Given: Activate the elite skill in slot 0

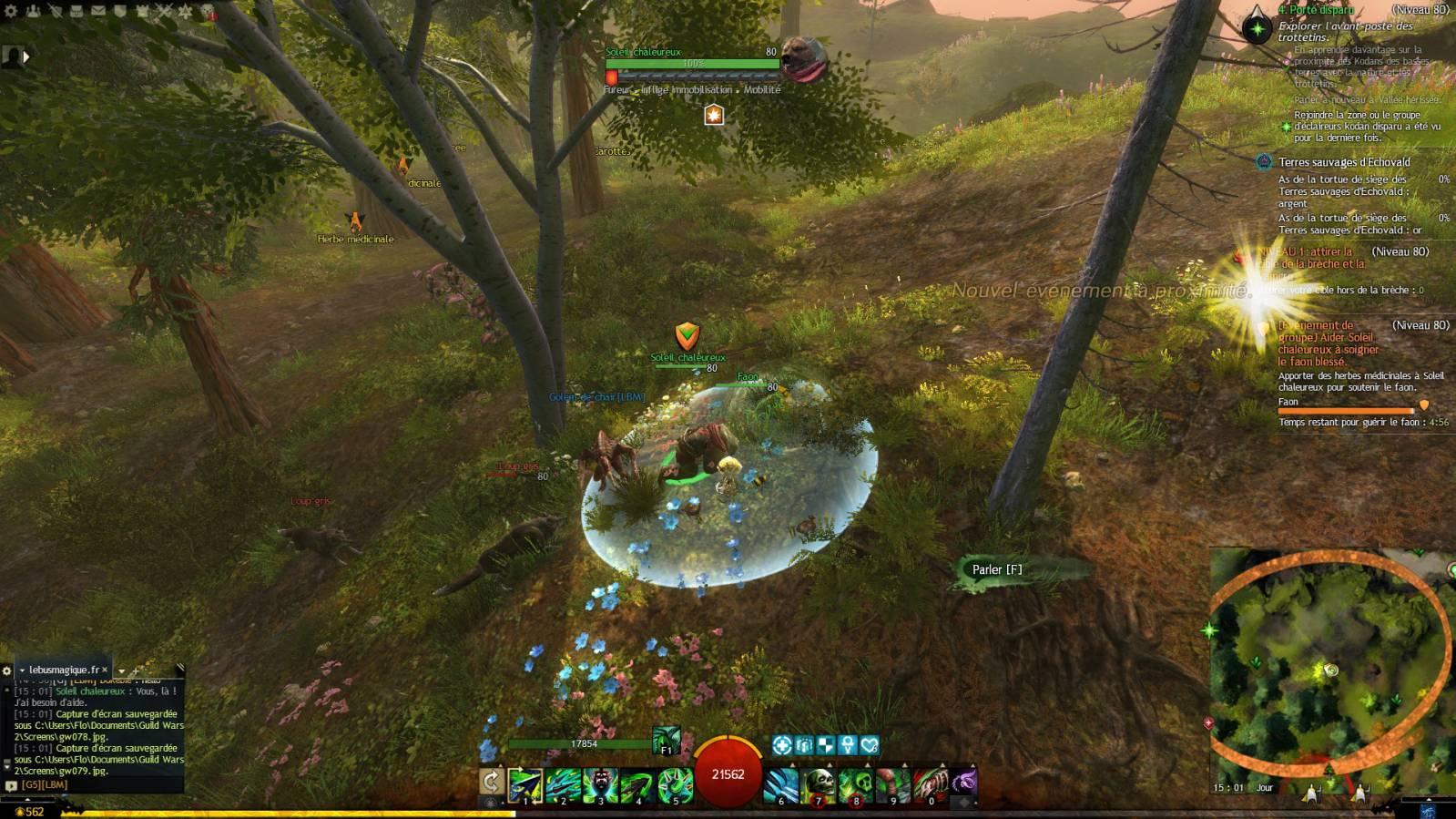Looking at the screenshot, I should pos(931,785).
